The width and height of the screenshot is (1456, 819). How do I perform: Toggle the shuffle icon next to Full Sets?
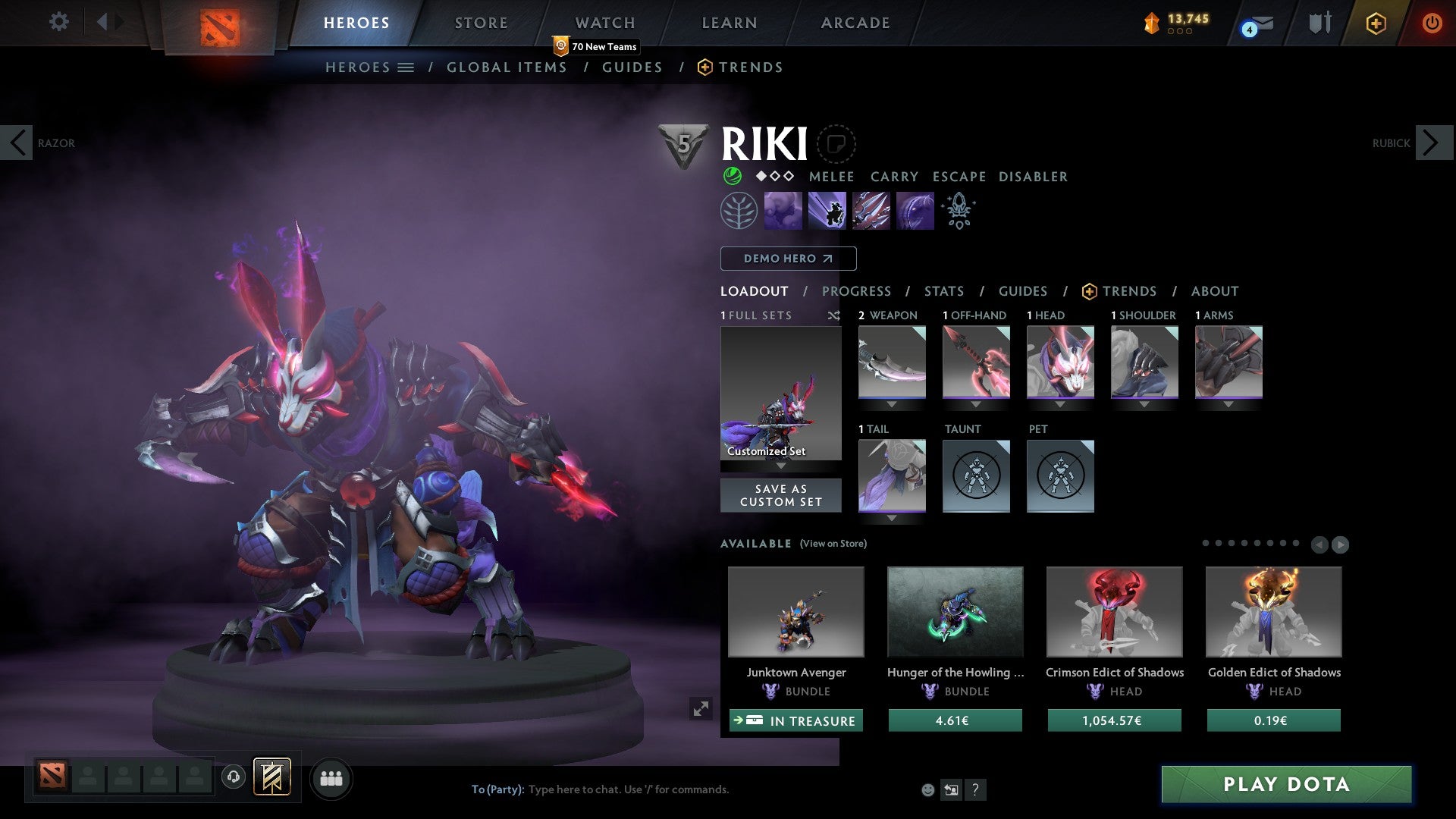coord(834,316)
